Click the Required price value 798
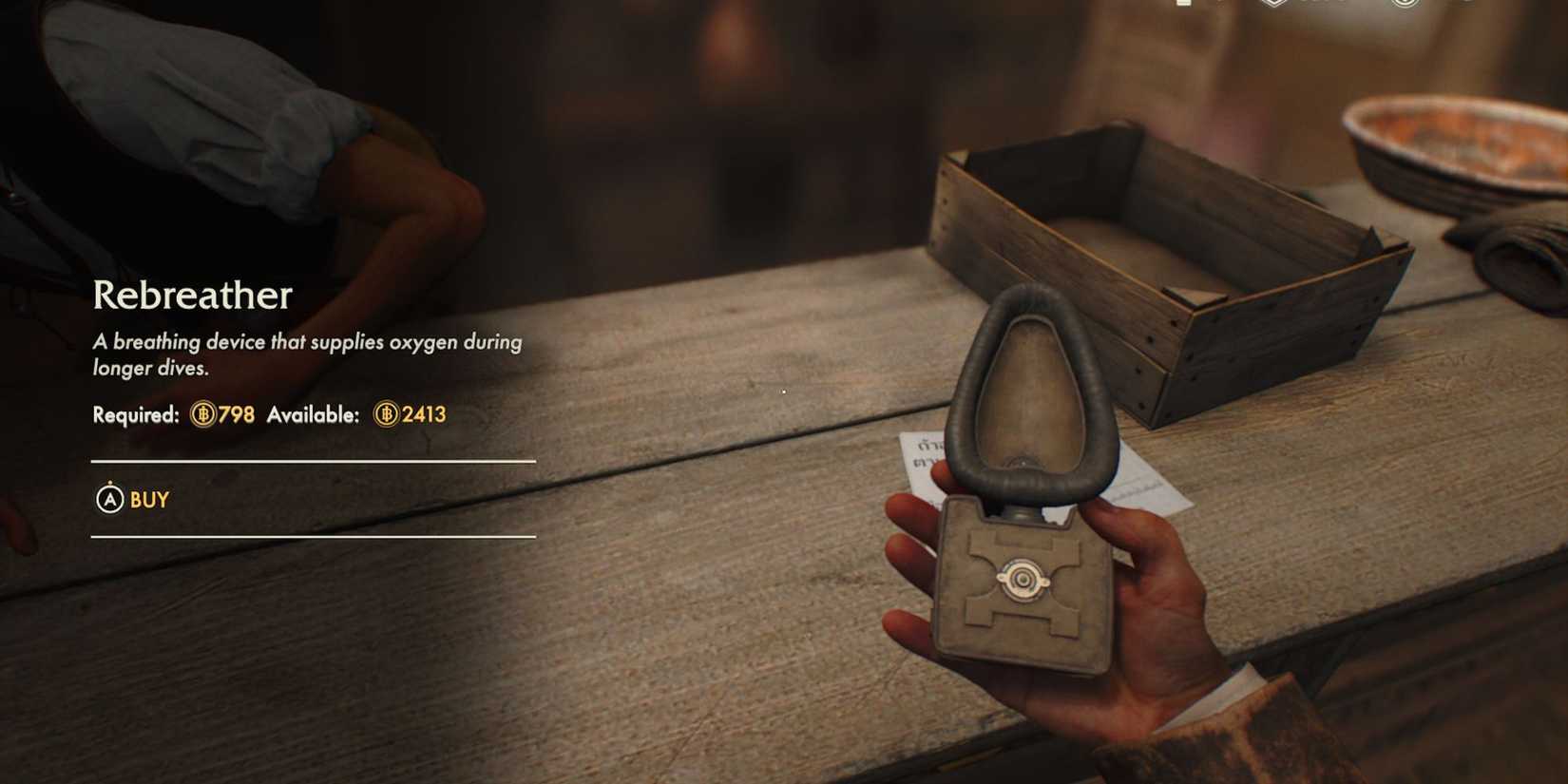This screenshot has height=784, width=1568. [235, 414]
